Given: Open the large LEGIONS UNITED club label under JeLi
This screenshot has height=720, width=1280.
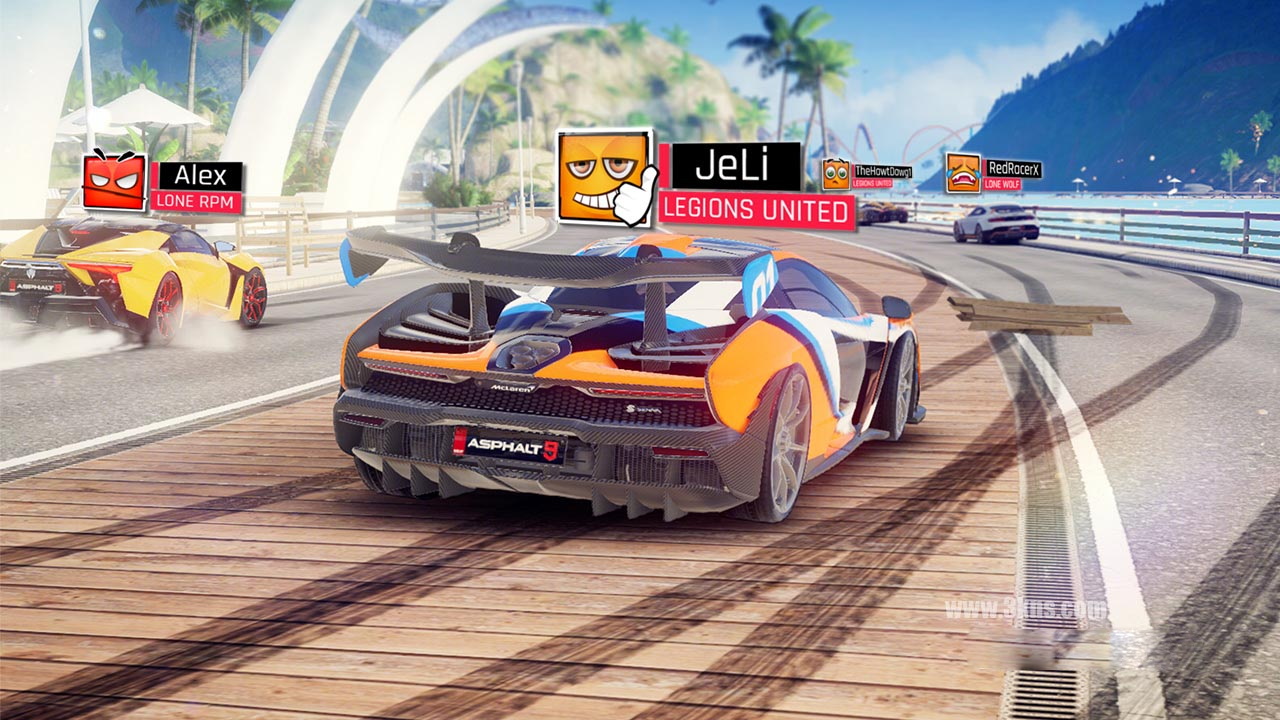Looking at the screenshot, I should pos(756,212).
